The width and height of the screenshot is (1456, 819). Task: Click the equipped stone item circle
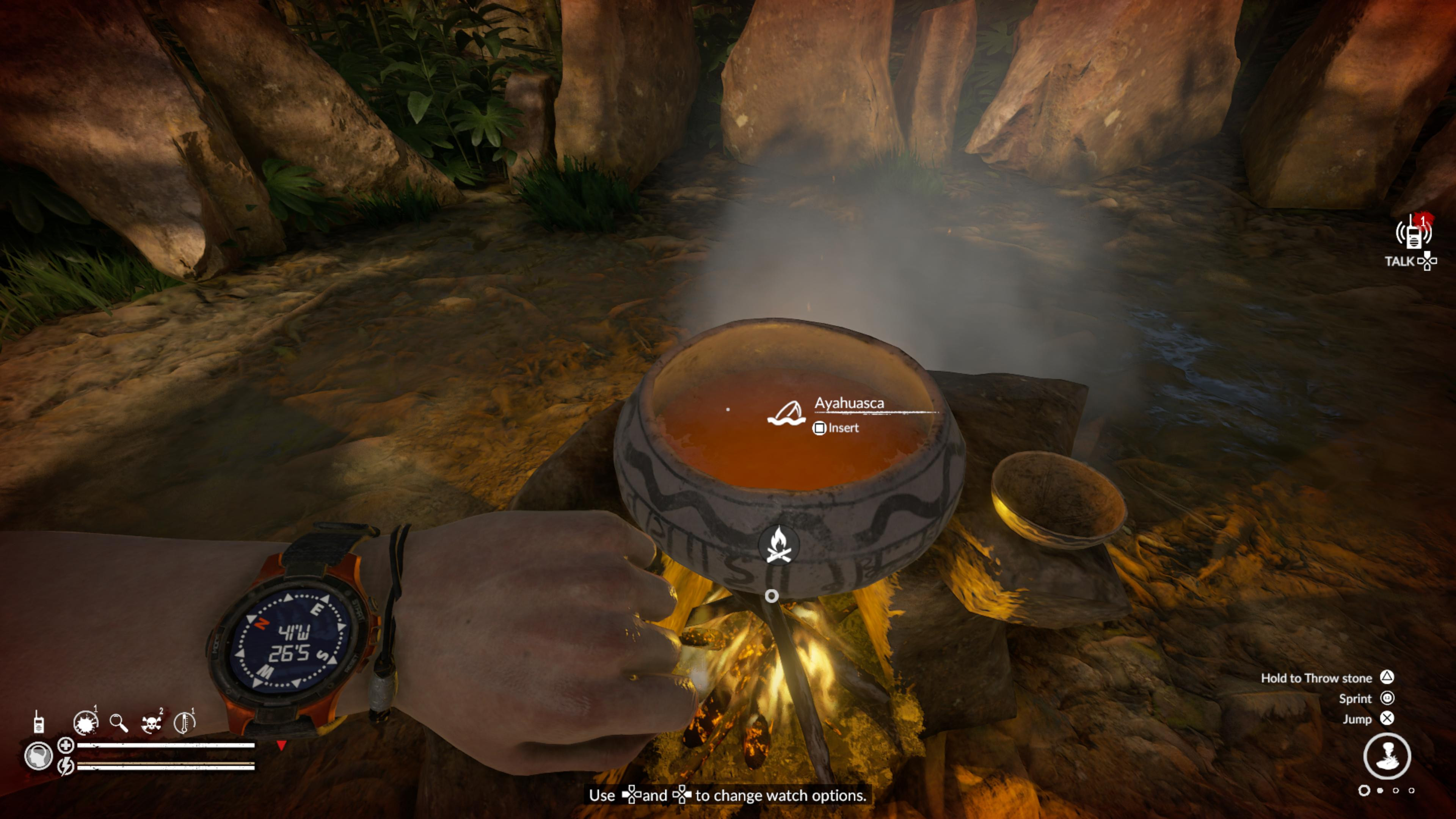coord(1387,756)
